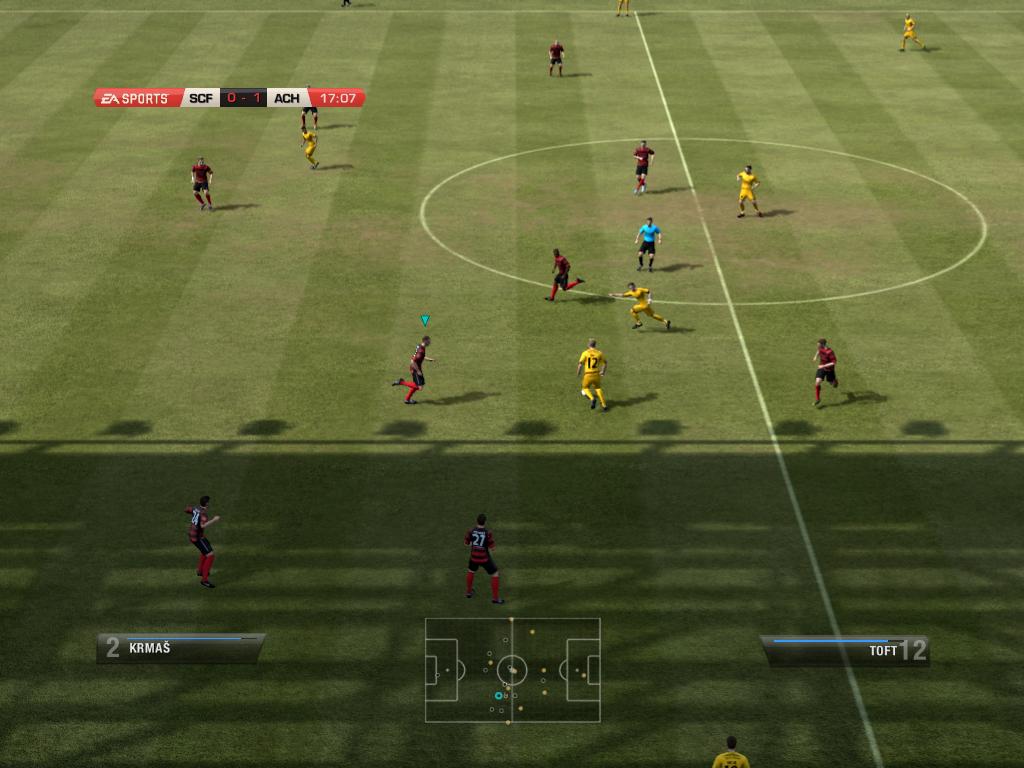The height and width of the screenshot is (768, 1024).
Task: Select the Krmaš player name panel
Action: [180, 648]
